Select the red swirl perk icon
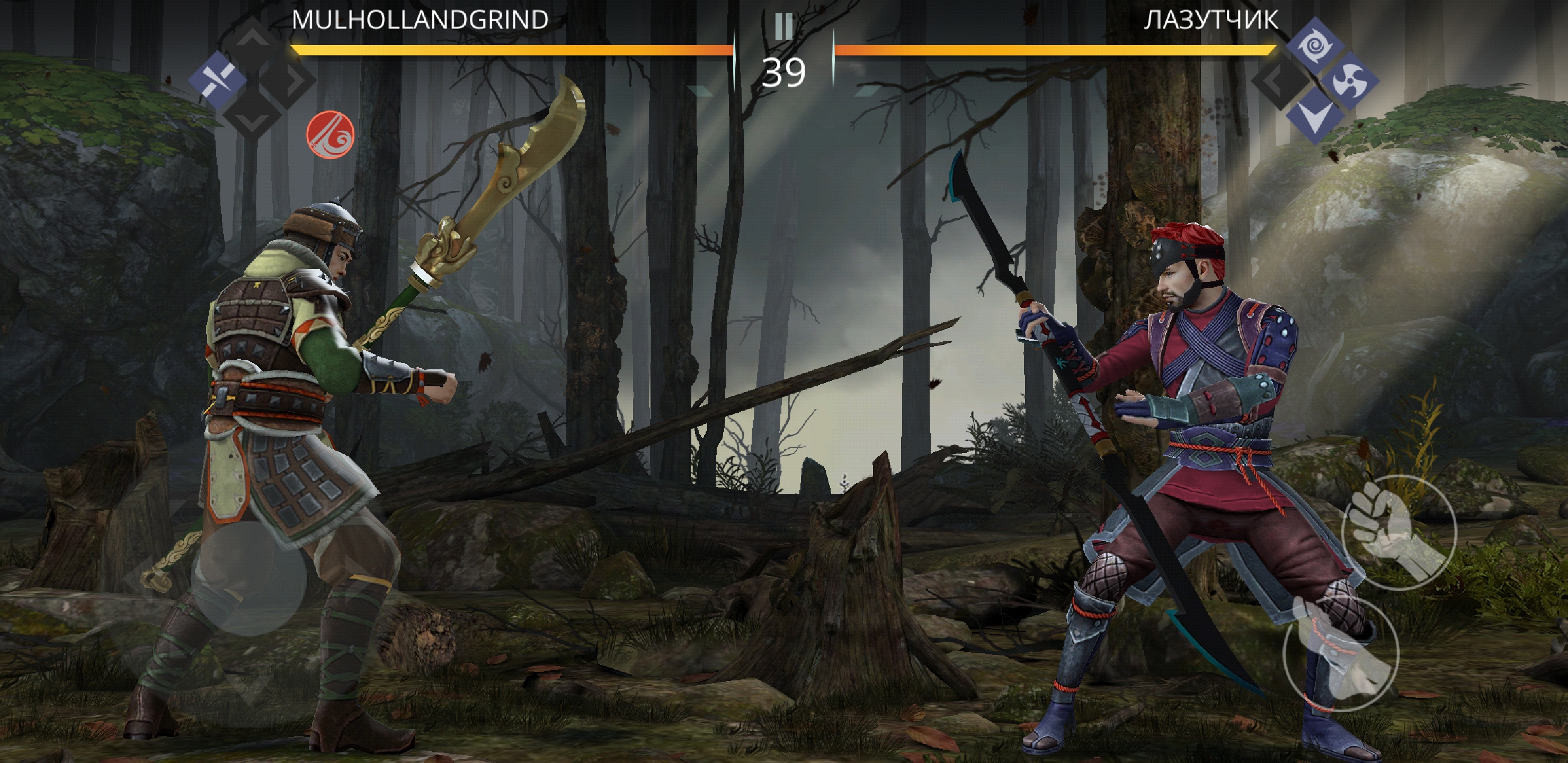This screenshot has width=1568, height=763. pyautogui.click(x=330, y=135)
